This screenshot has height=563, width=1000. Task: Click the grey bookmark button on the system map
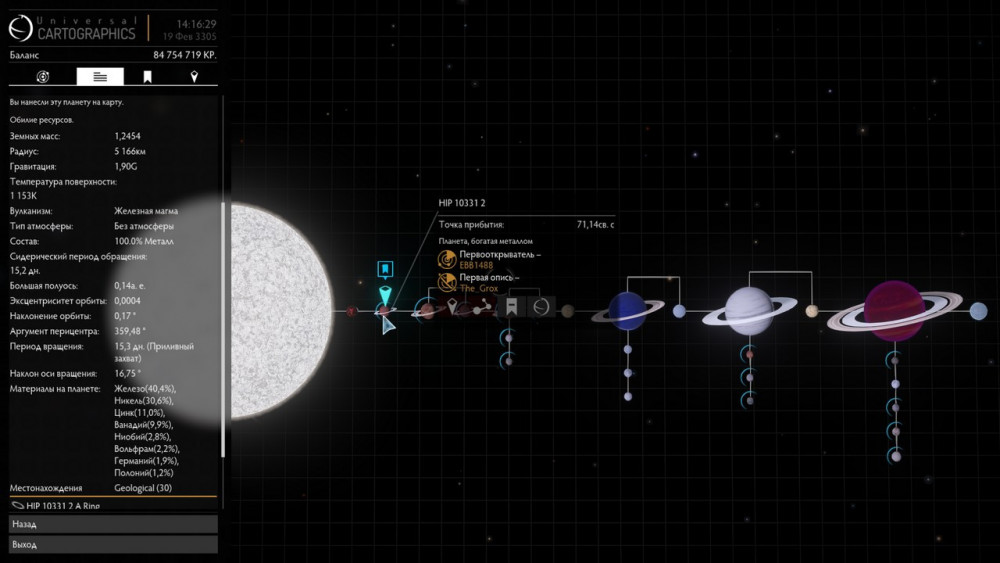pyautogui.click(x=511, y=307)
